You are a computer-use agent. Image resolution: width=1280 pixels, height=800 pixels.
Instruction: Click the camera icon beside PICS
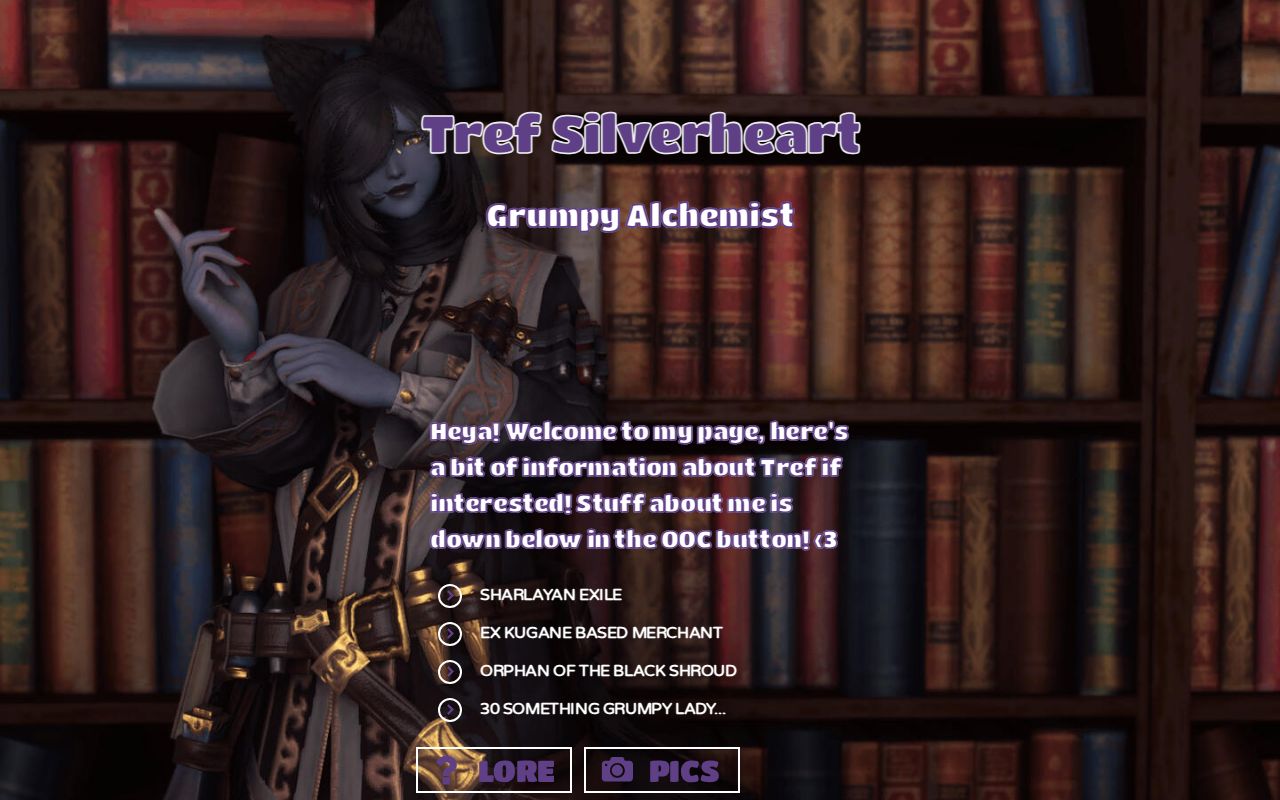[620, 770]
